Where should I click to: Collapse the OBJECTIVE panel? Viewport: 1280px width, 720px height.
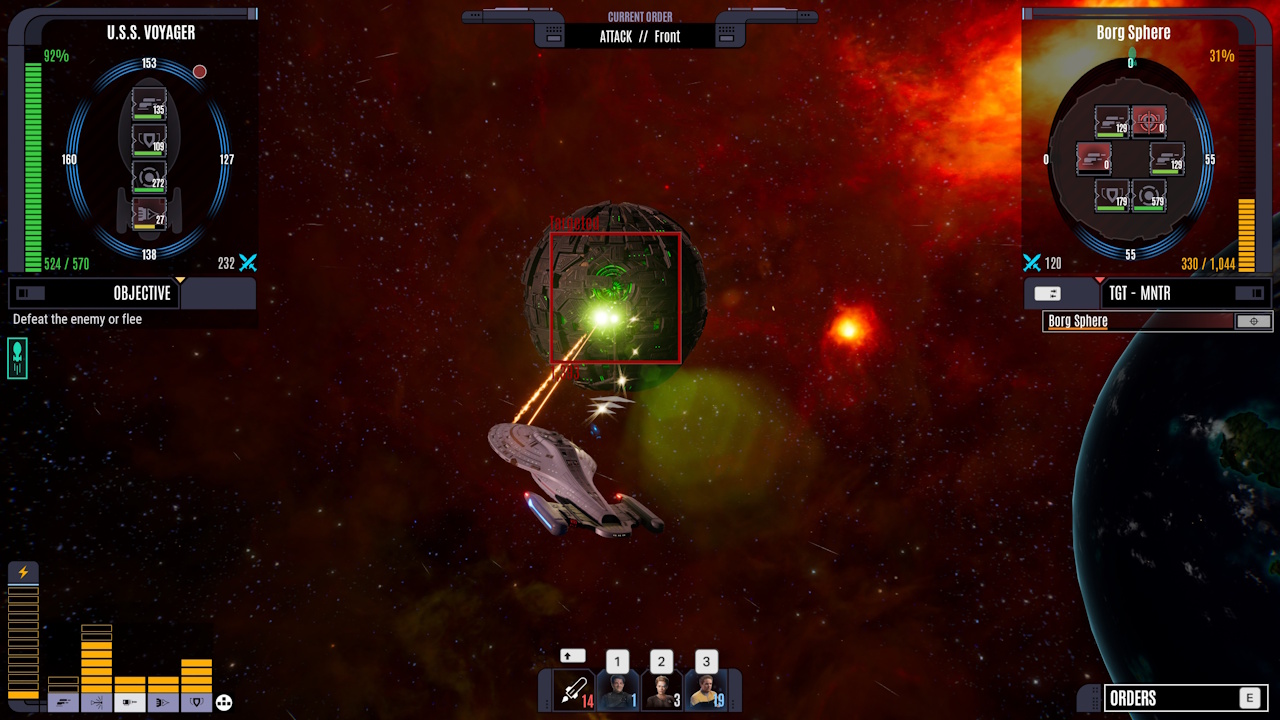click(x=31, y=293)
